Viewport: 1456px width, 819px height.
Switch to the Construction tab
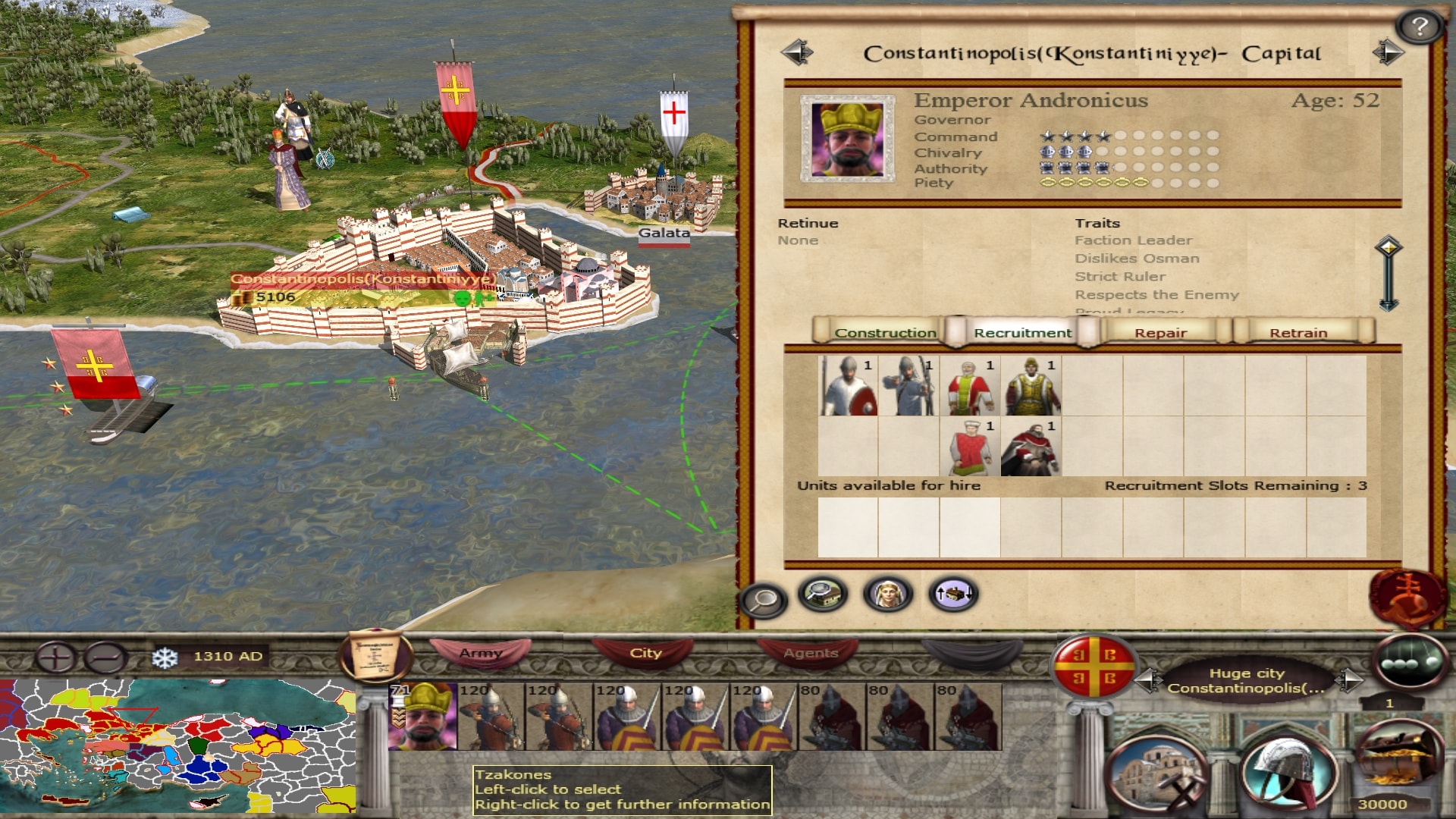point(884,332)
